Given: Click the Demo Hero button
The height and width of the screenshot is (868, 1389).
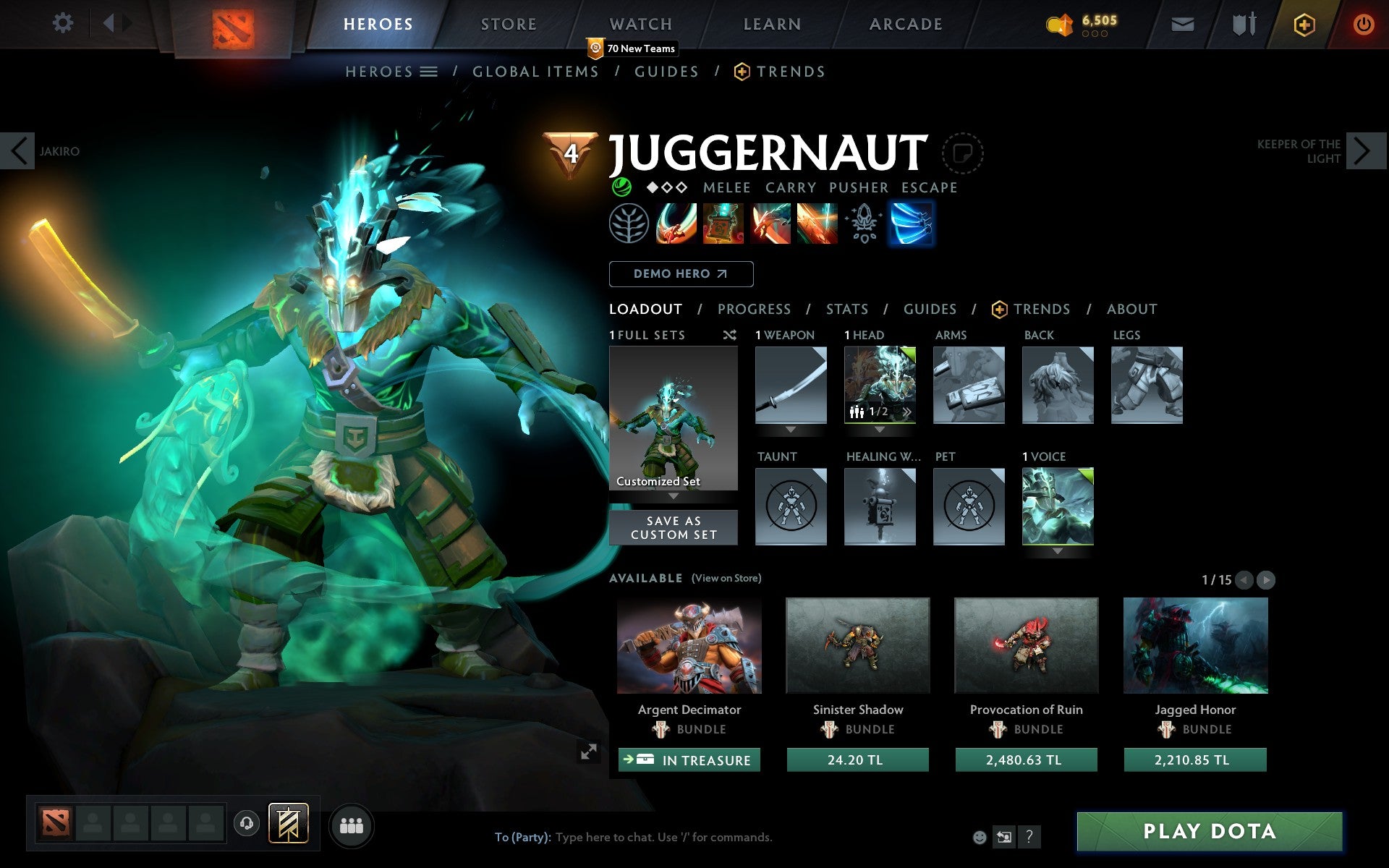Looking at the screenshot, I should (681, 273).
